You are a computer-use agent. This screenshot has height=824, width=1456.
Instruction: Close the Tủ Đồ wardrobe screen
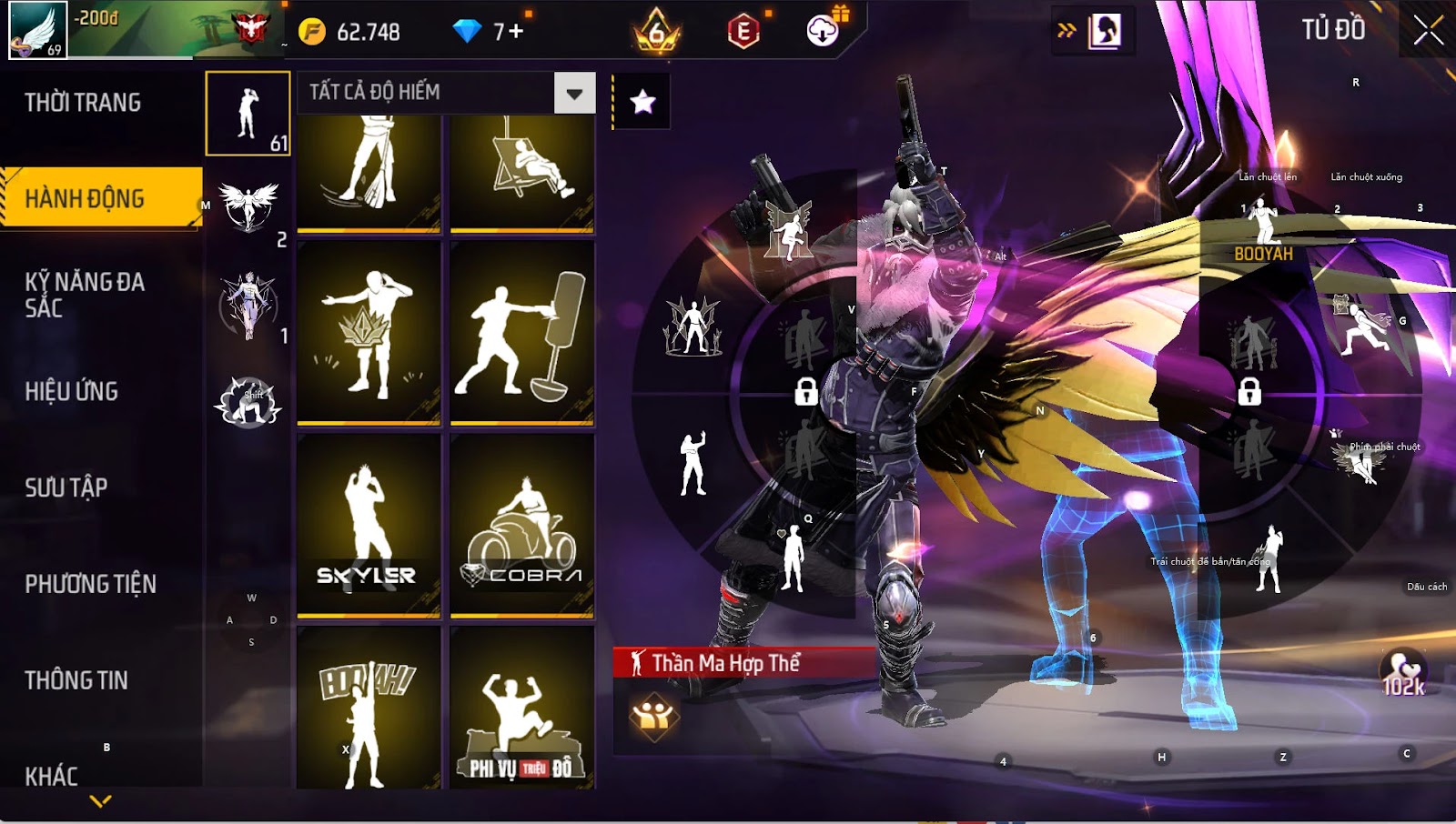(x=1428, y=31)
